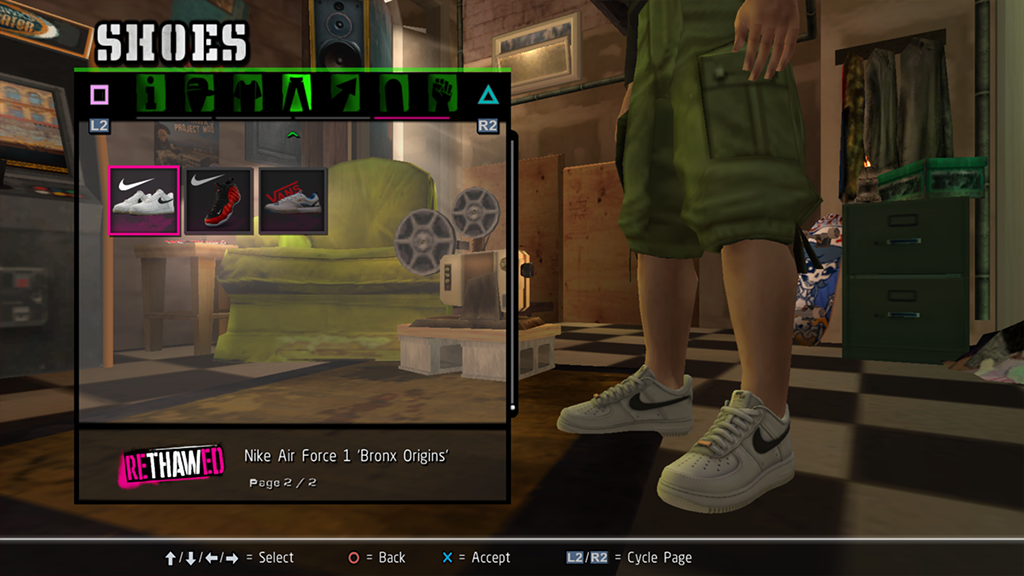Click the shoe list scrollbar

tap(513, 270)
